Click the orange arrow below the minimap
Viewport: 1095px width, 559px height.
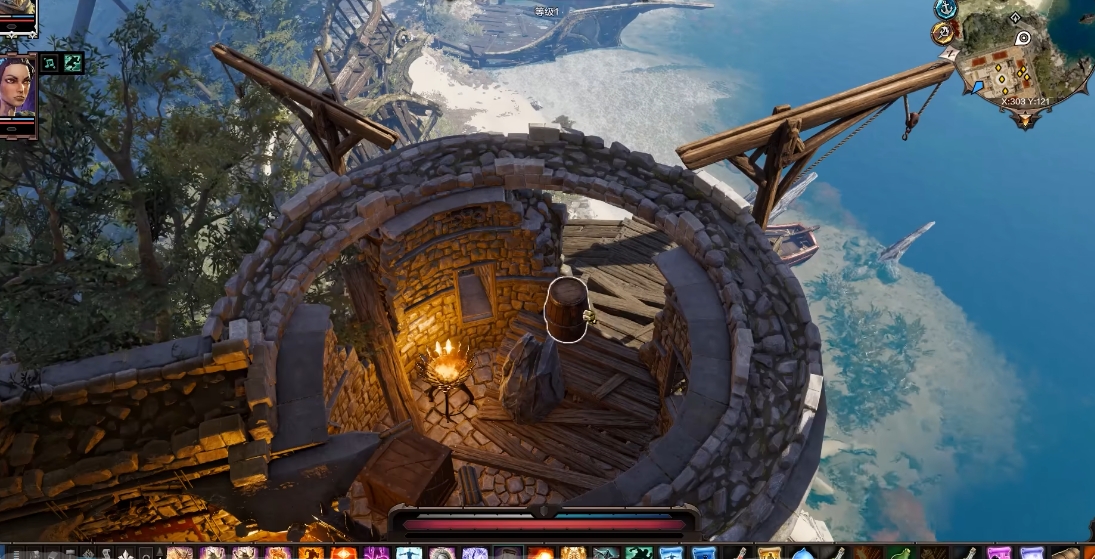click(x=1024, y=119)
